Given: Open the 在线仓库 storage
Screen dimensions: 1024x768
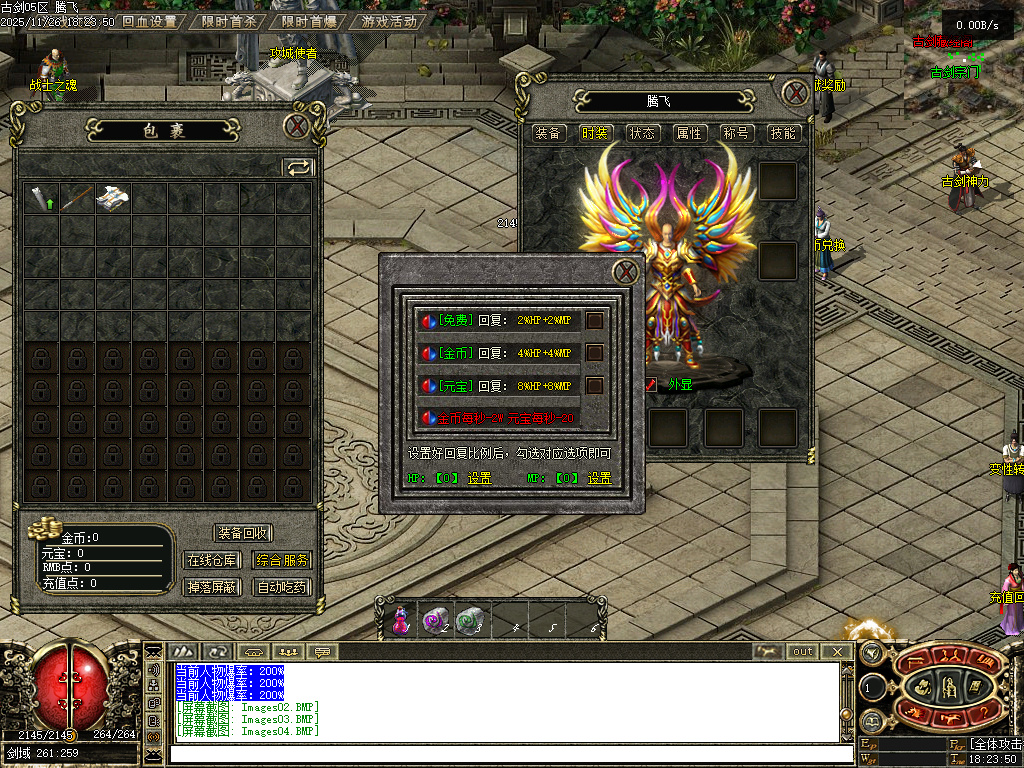Looking at the screenshot, I should pyautogui.click(x=212, y=560).
